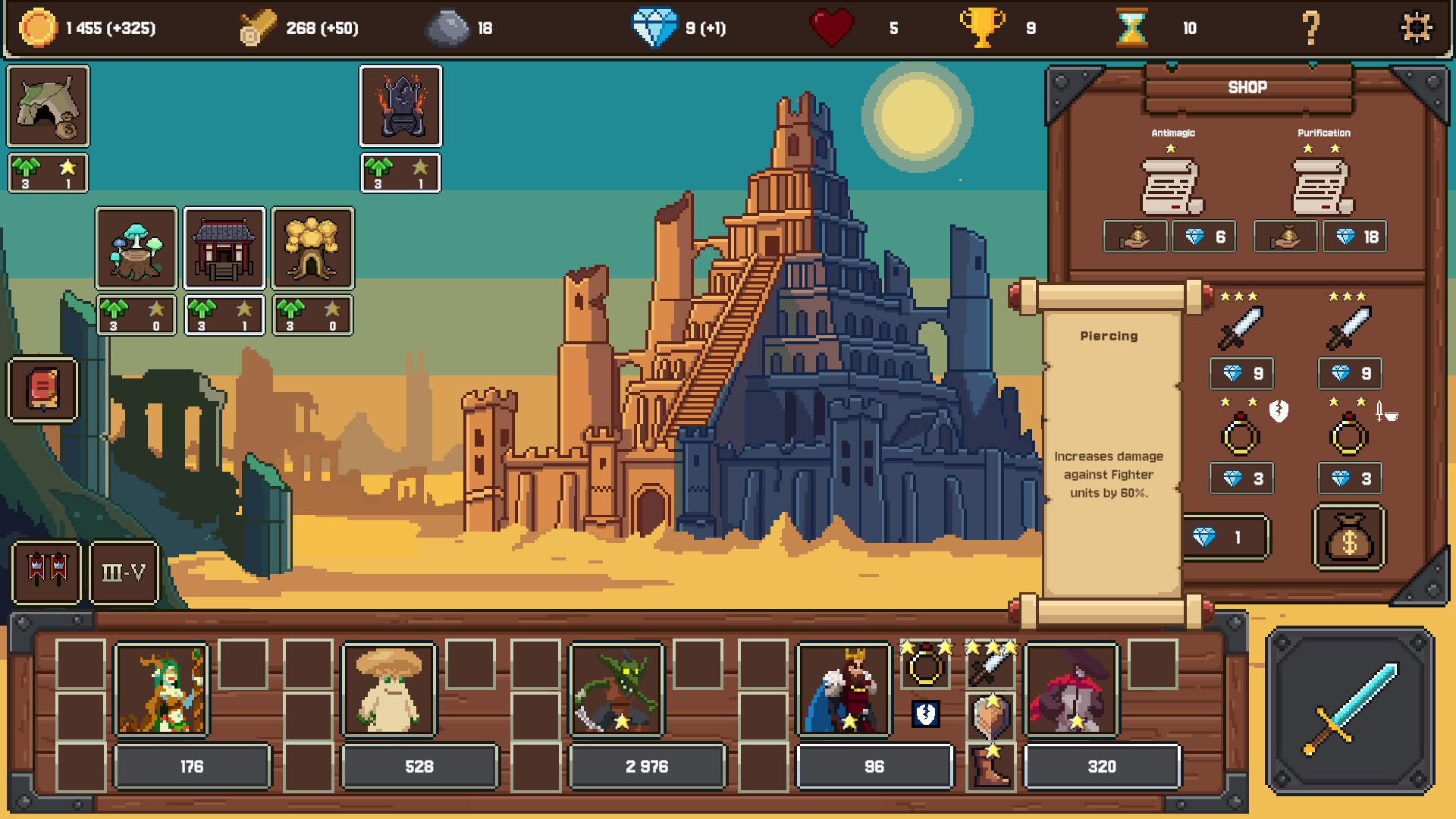Buy the Purification scroll for 18 gems
1456x819 pixels.
tap(1354, 236)
